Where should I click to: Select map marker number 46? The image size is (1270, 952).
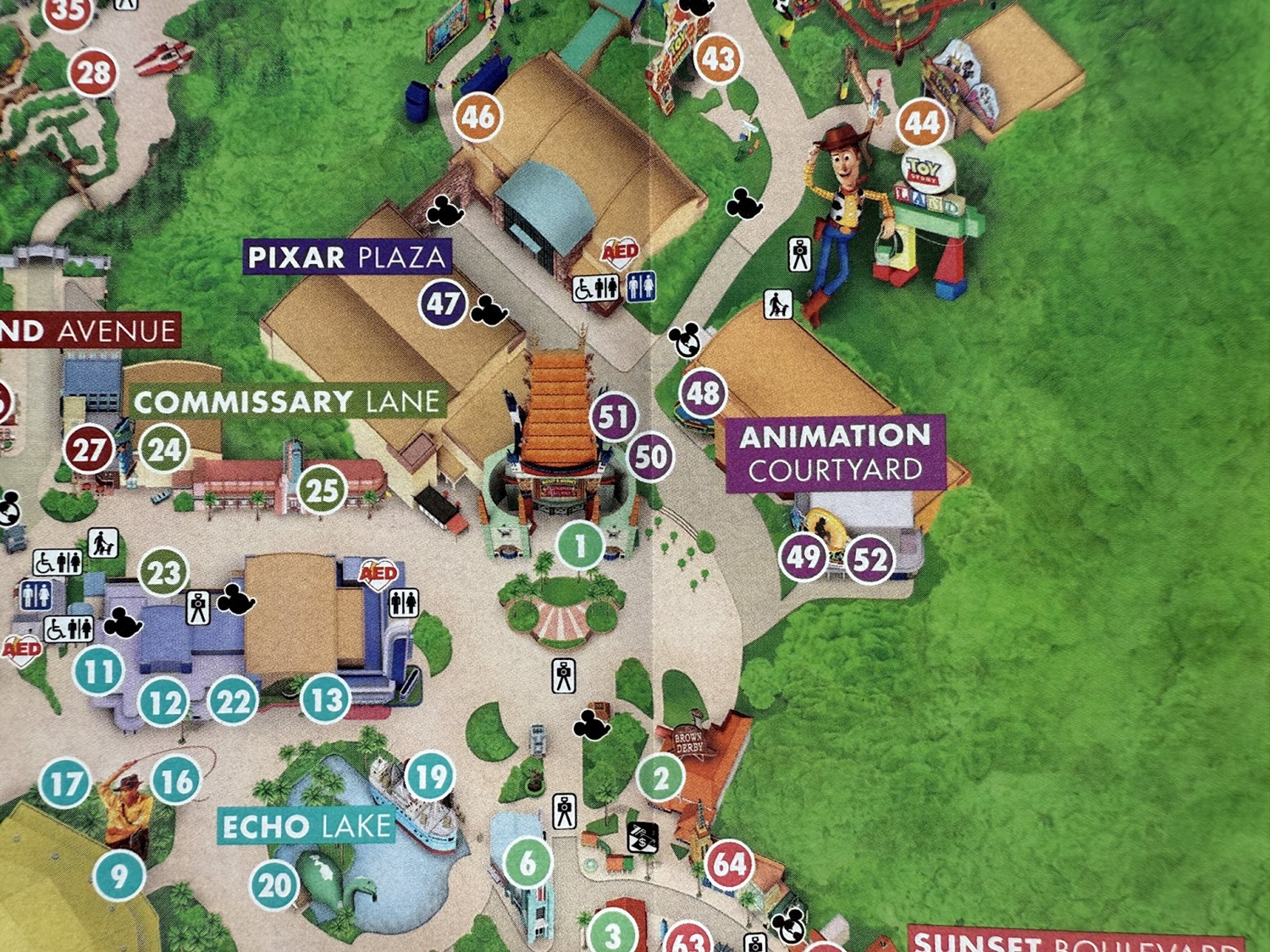coord(478,117)
